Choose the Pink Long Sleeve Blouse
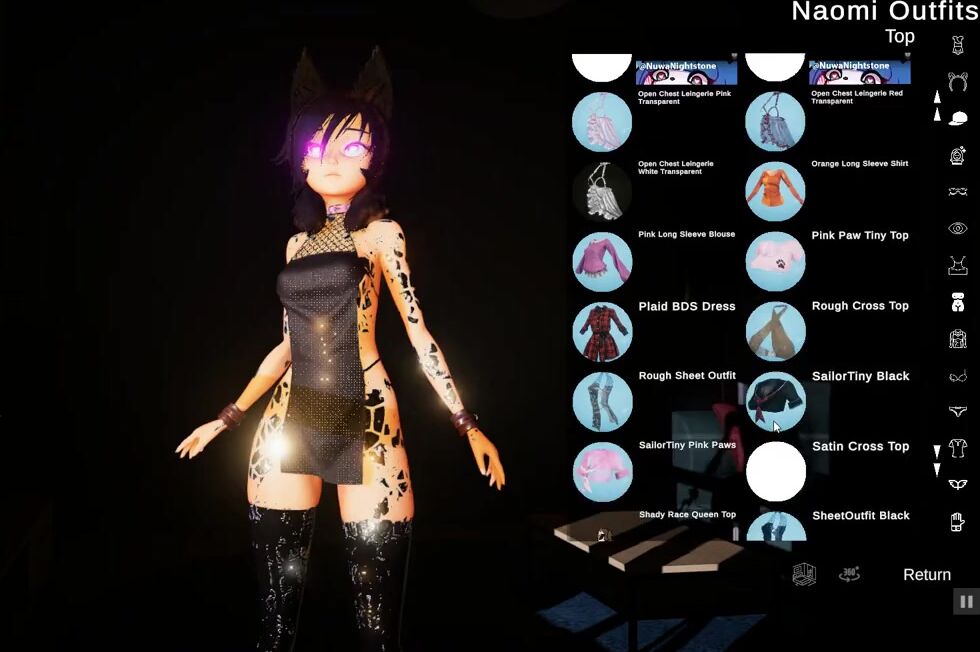Screen dimensions: 980x652 tap(602, 261)
